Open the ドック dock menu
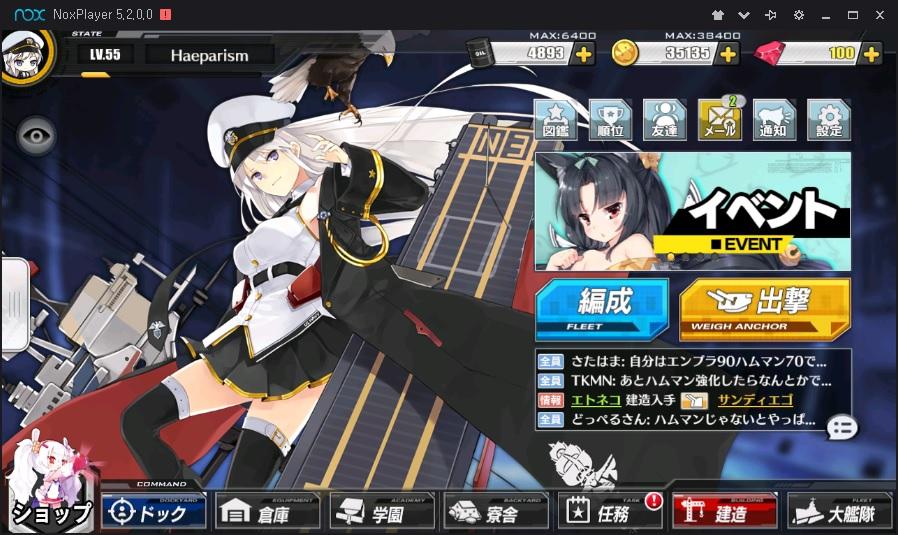 pyautogui.click(x=153, y=512)
